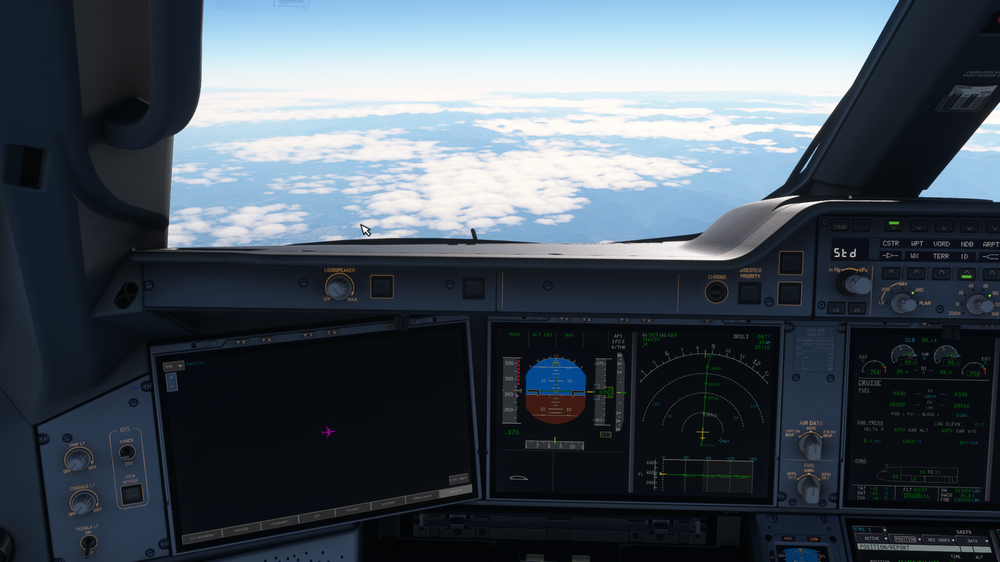The height and width of the screenshot is (562, 1000).
Task: Adjust the MAP LT brightness knob
Action: (x=78, y=459)
